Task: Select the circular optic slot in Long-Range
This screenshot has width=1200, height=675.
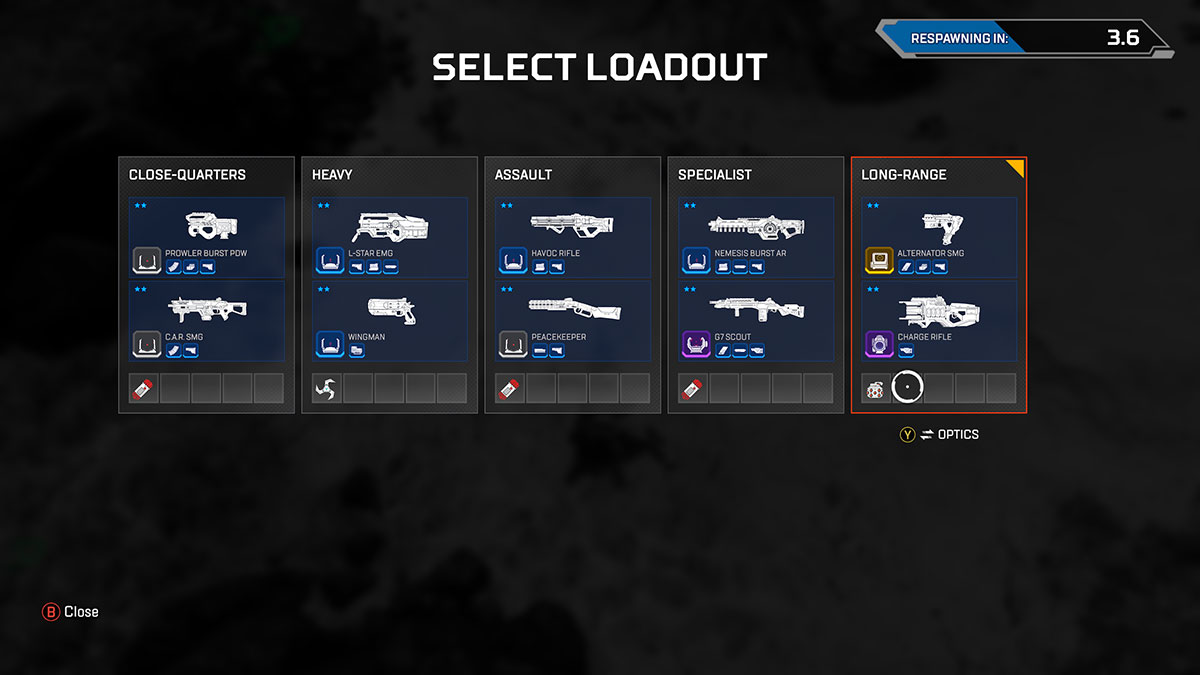Action: pos(907,388)
